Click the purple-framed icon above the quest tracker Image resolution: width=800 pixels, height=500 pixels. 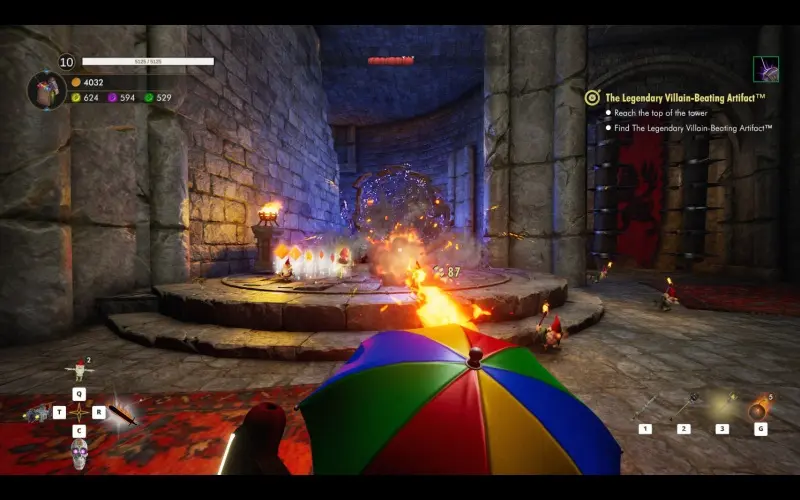coord(766,69)
